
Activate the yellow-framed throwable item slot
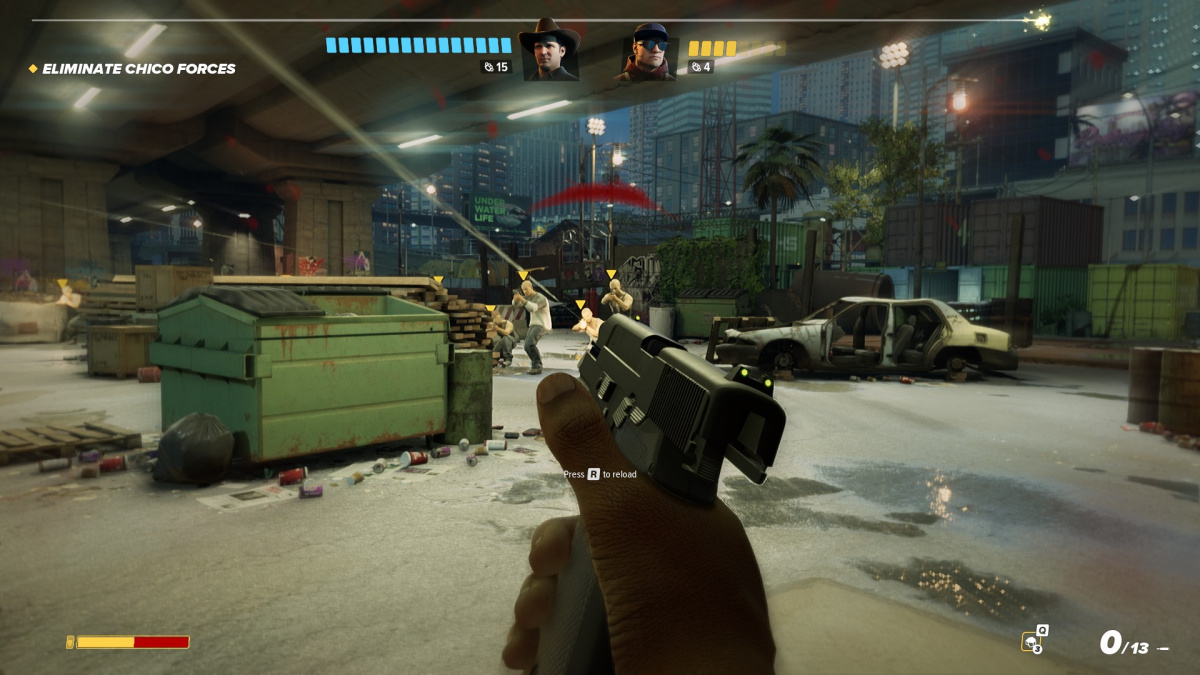click(x=1032, y=641)
